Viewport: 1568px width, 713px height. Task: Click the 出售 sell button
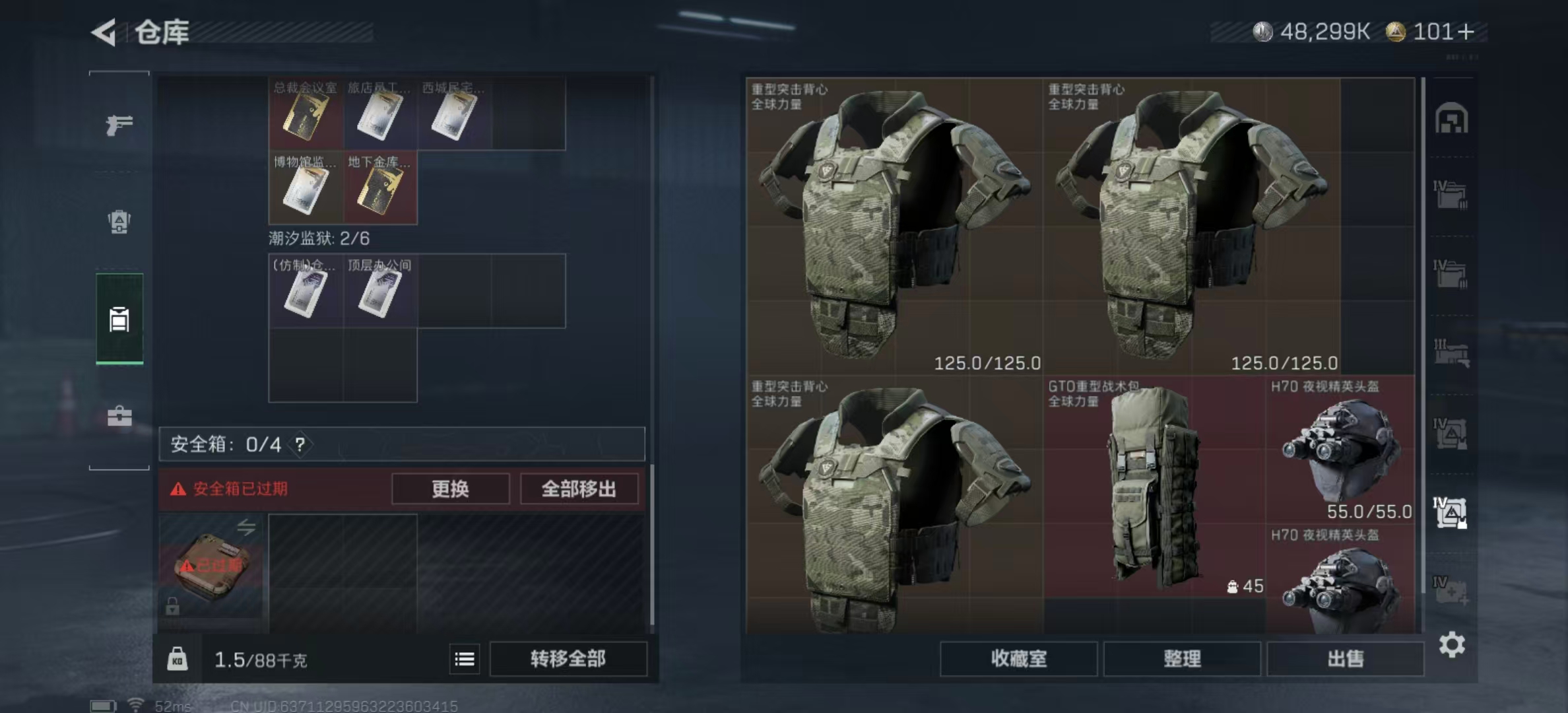pyautogui.click(x=1346, y=659)
